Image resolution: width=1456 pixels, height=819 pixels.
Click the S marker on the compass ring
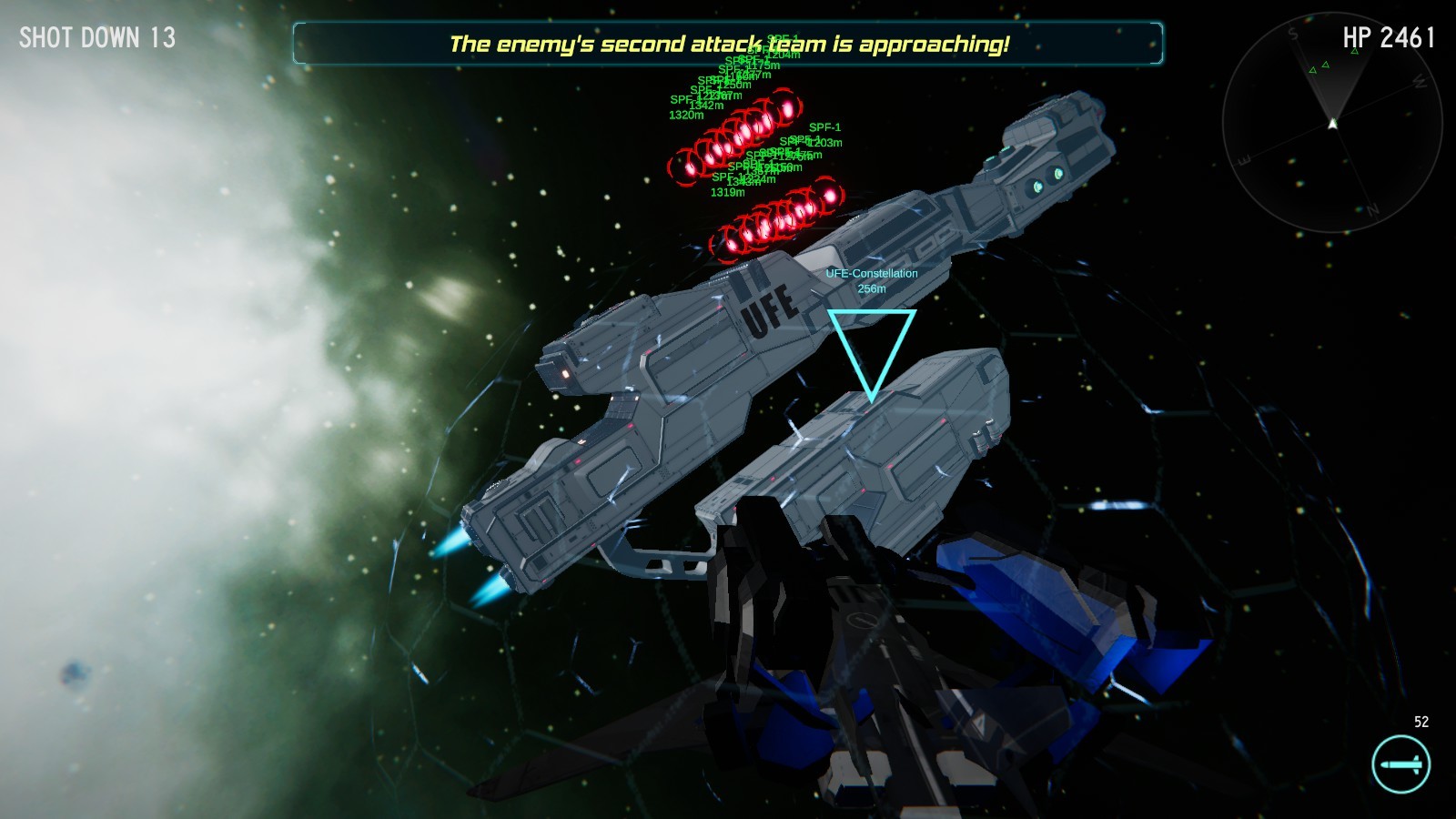1291,34
